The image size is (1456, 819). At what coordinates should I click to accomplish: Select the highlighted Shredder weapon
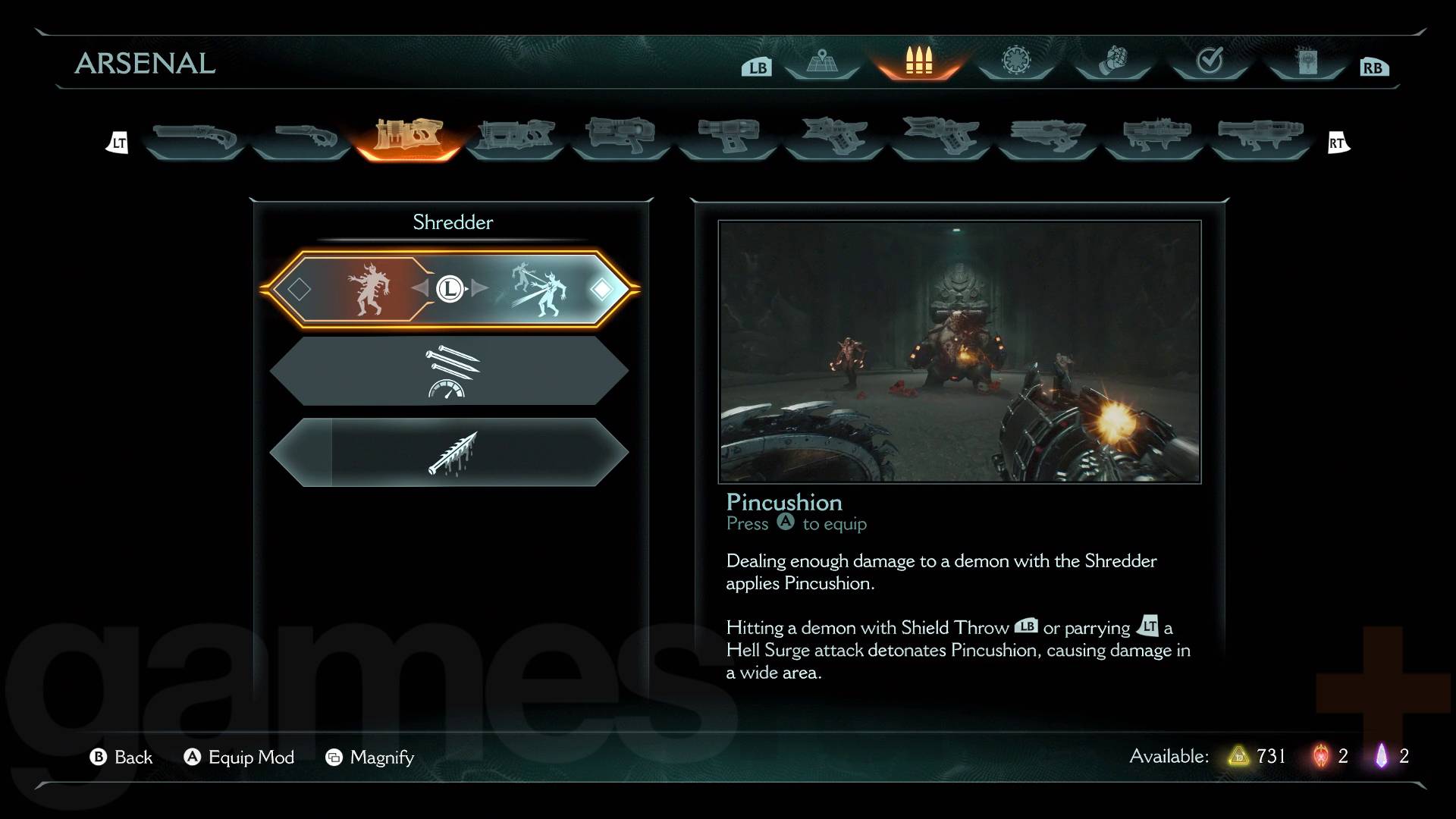point(407,137)
